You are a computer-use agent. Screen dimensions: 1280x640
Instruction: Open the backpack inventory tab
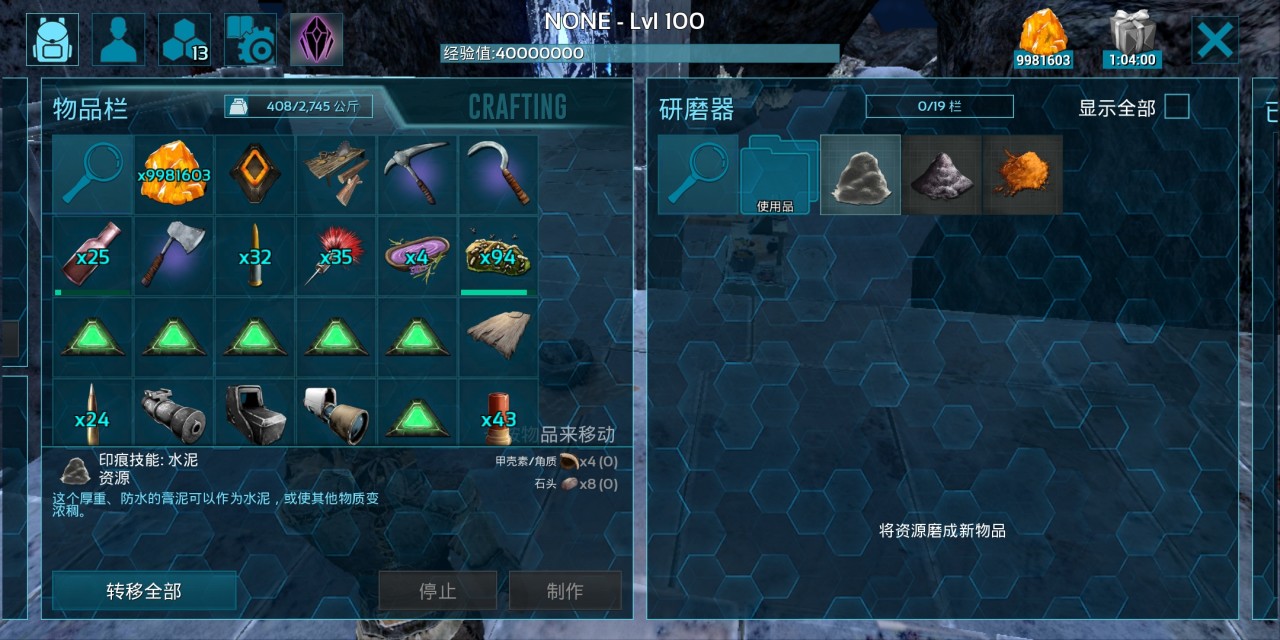(x=53, y=40)
